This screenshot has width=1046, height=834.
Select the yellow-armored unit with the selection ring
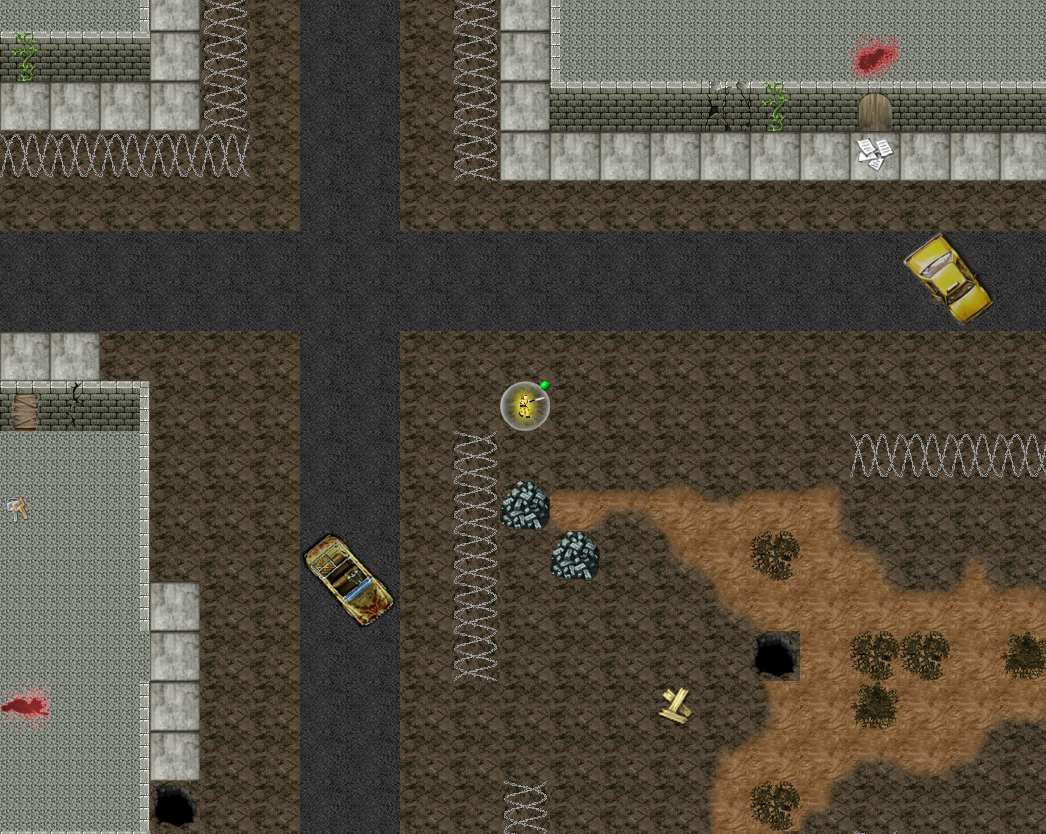pos(525,406)
